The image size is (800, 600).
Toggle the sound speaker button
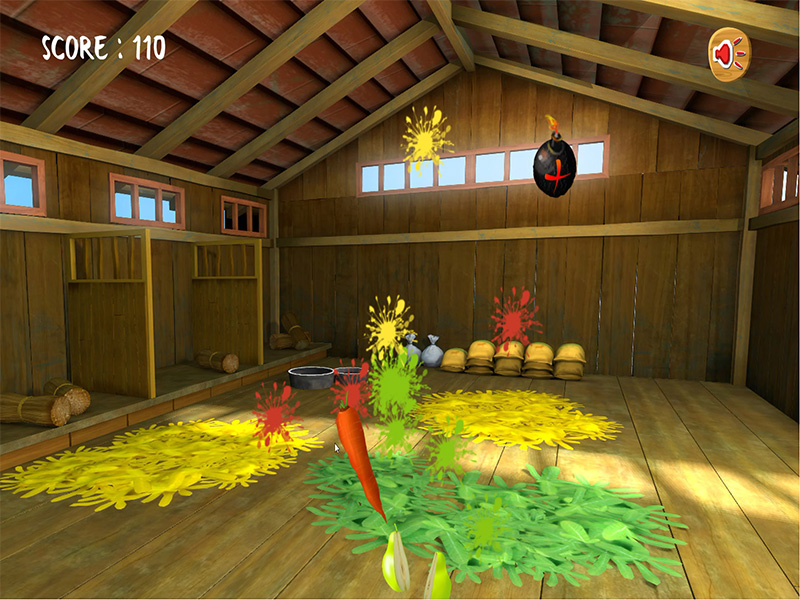tap(729, 53)
